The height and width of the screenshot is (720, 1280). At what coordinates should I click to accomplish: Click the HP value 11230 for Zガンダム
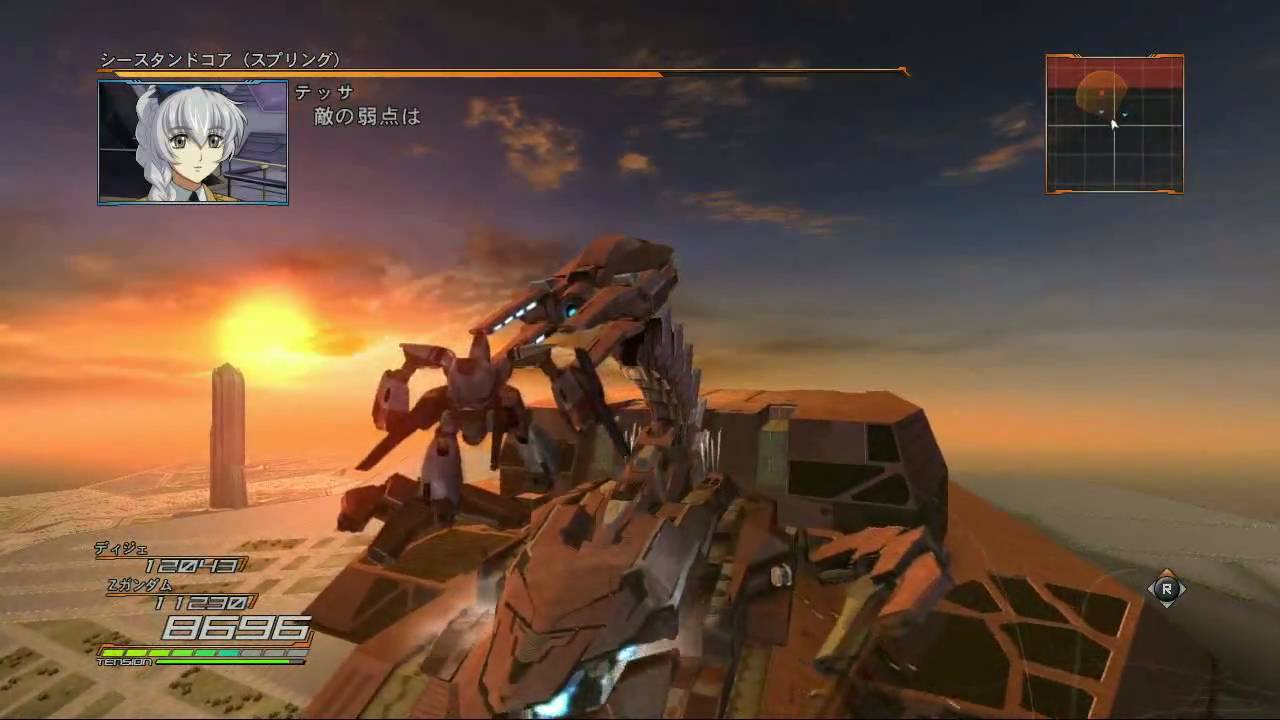coord(203,602)
